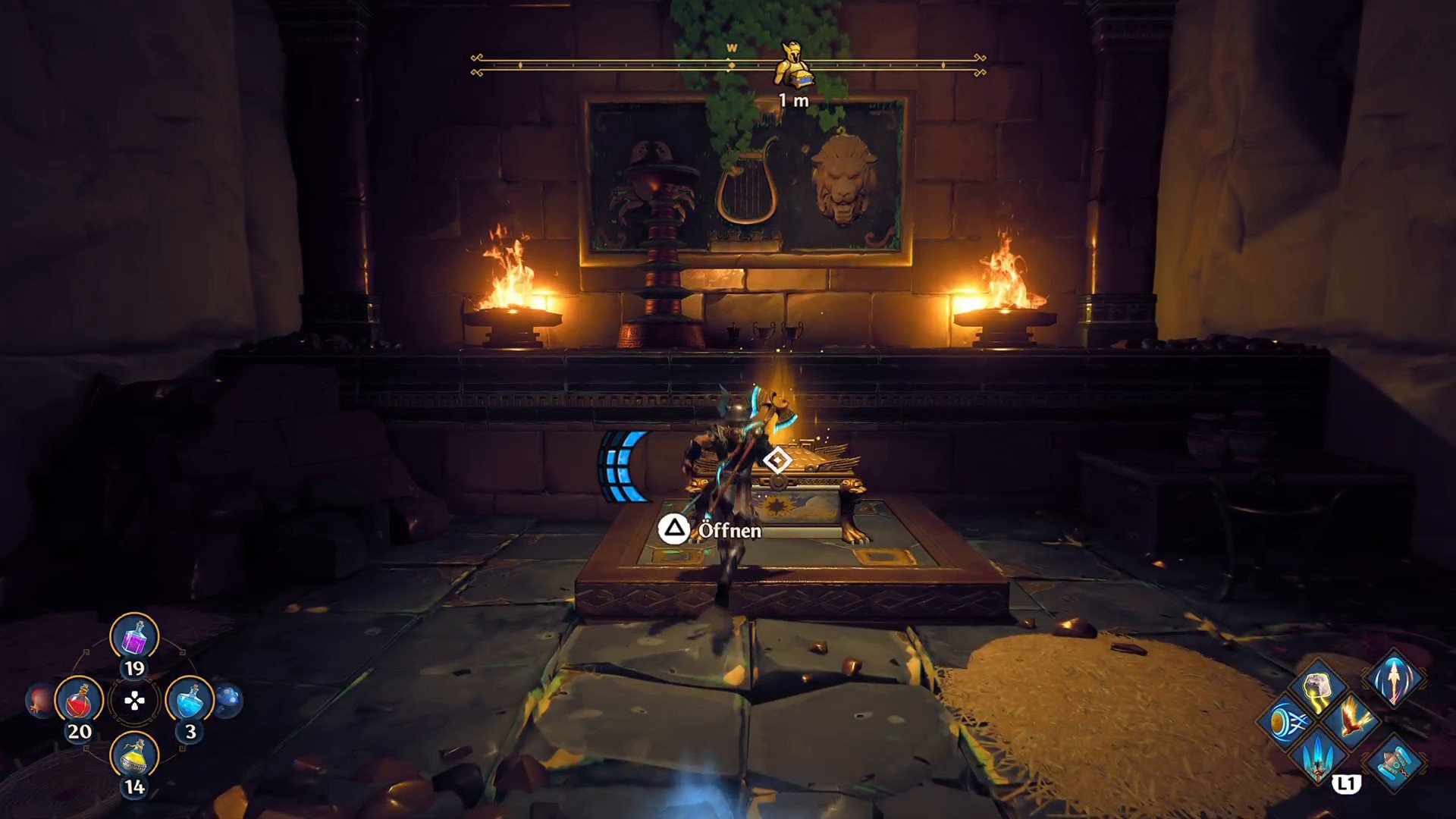
Task: Activate the upward arrow leap ability
Action: tap(1394, 678)
